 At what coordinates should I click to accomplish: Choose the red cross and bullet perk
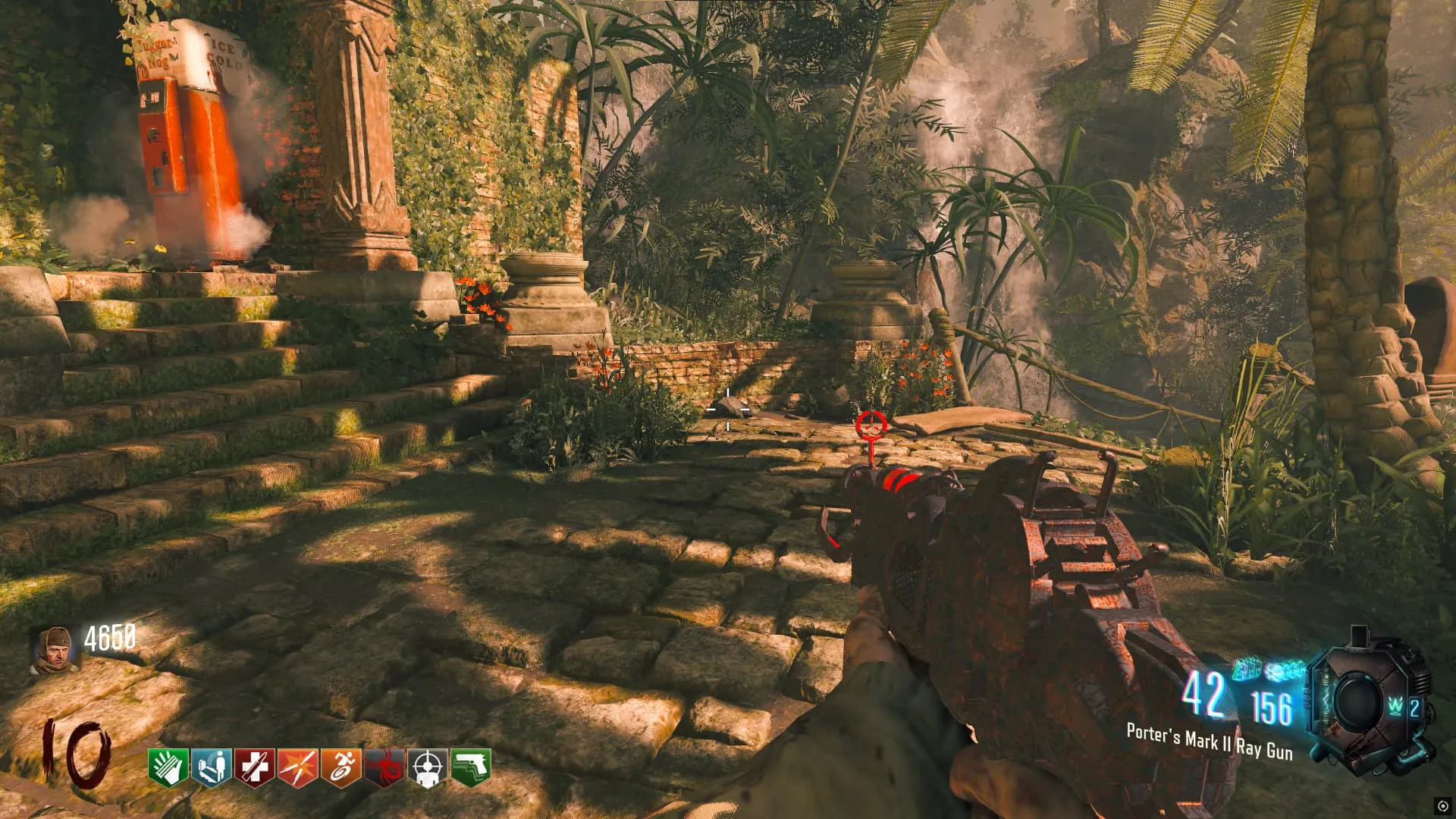coord(255,767)
